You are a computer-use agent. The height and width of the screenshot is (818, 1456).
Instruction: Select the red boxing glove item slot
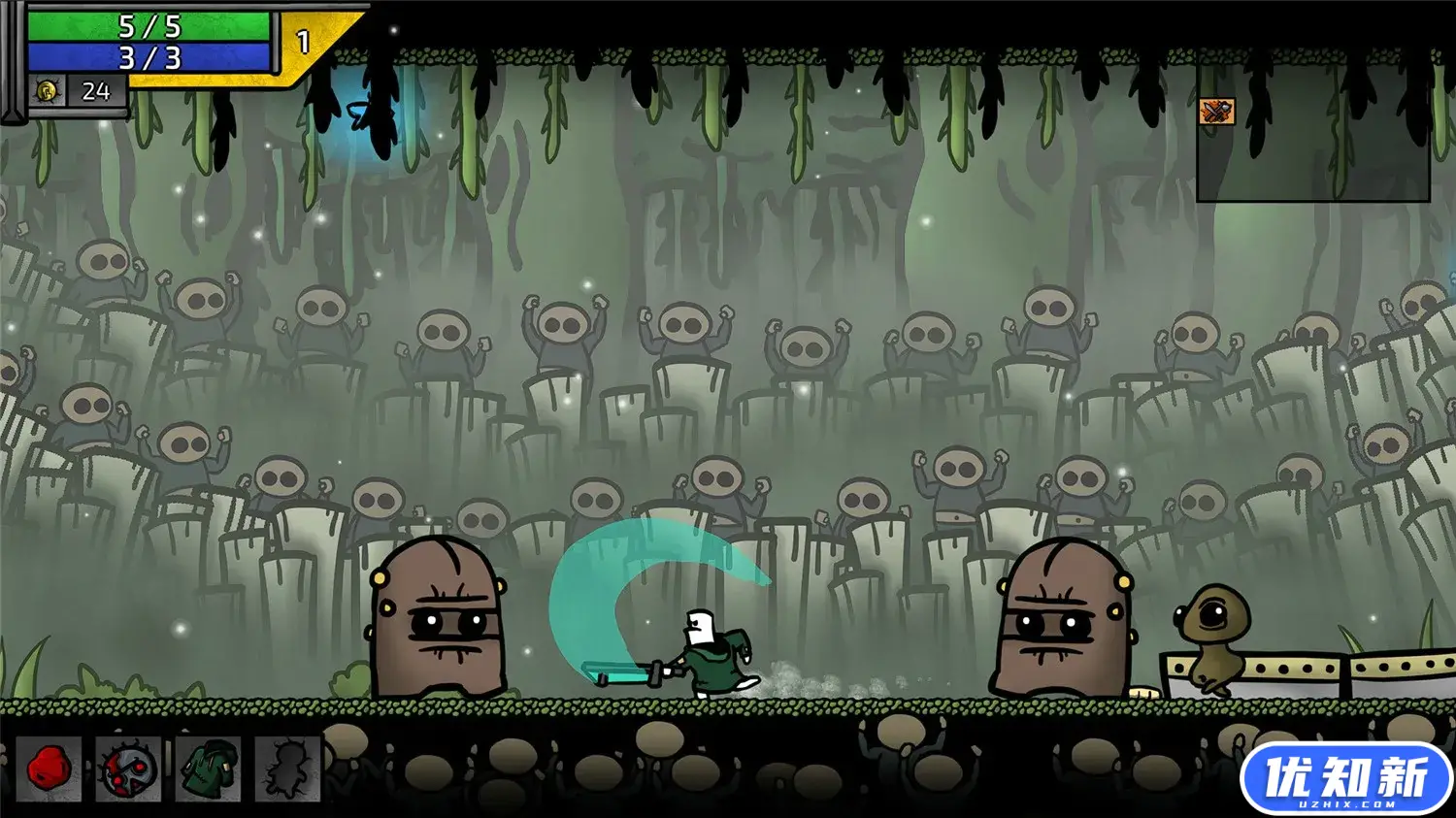point(49,769)
